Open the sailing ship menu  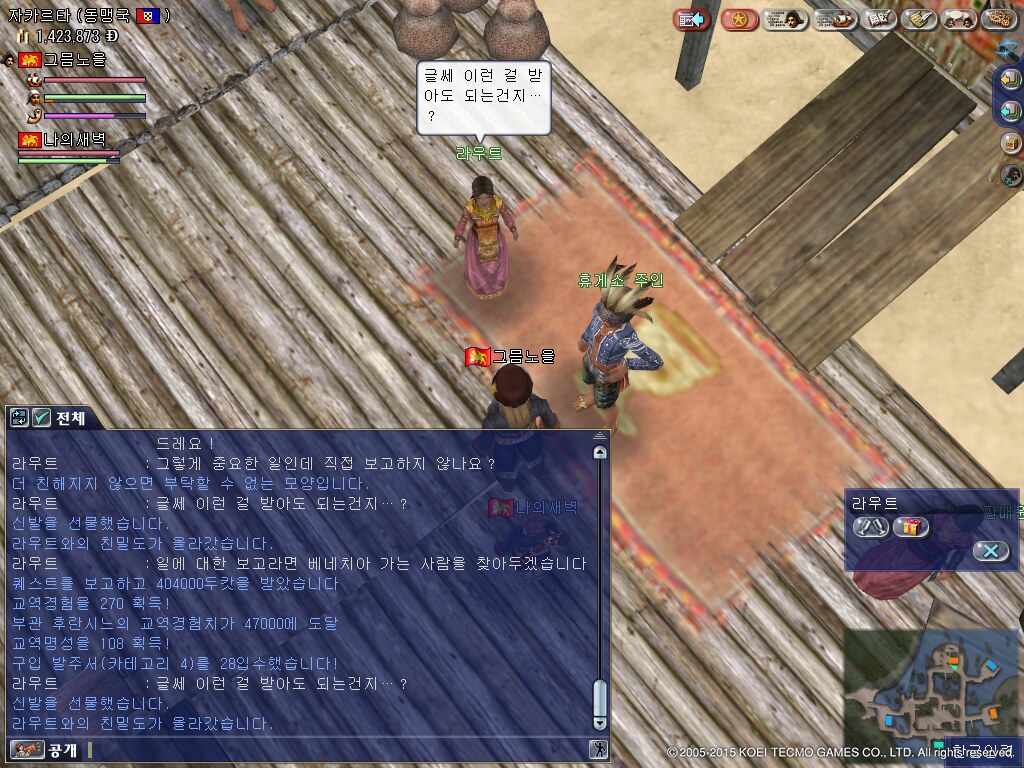pyautogui.click(x=834, y=19)
